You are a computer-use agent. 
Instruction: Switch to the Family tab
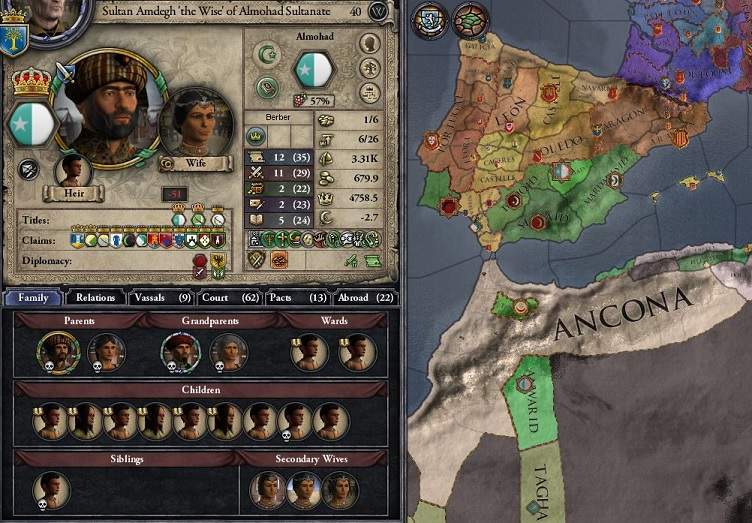click(x=32, y=297)
